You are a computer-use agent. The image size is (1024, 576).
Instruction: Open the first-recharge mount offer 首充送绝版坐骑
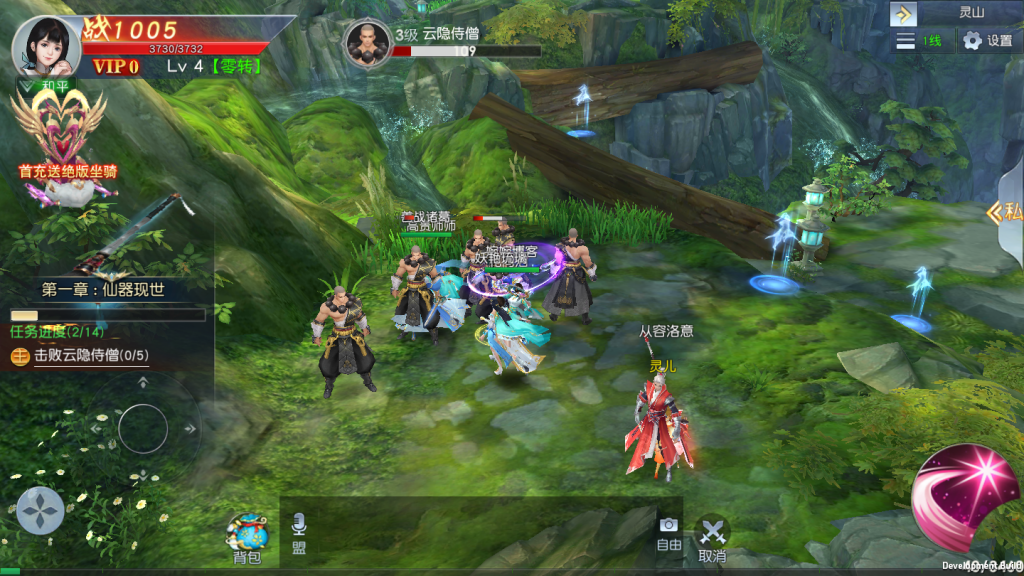point(66,140)
